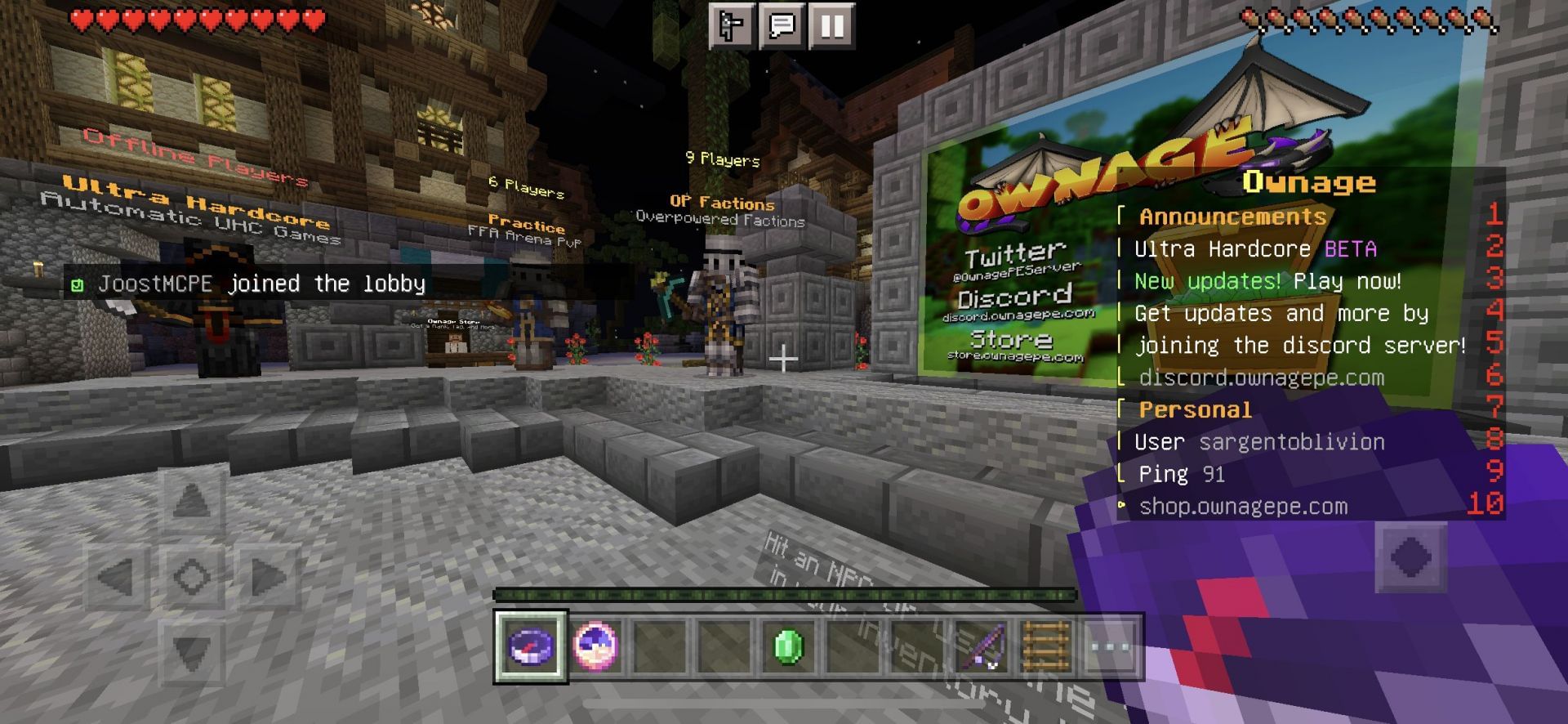Image resolution: width=1568 pixels, height=724 pixels.
Task: Pause the game with the pause icon
Action: tap(831, 26)
